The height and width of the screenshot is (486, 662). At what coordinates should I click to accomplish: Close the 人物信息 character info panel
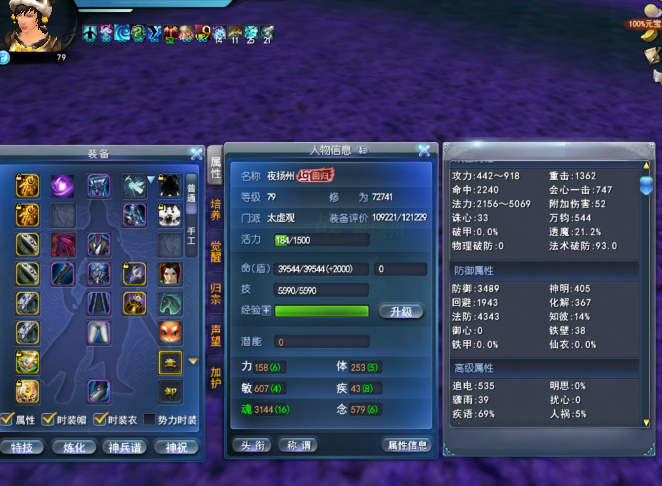[424, 151]
